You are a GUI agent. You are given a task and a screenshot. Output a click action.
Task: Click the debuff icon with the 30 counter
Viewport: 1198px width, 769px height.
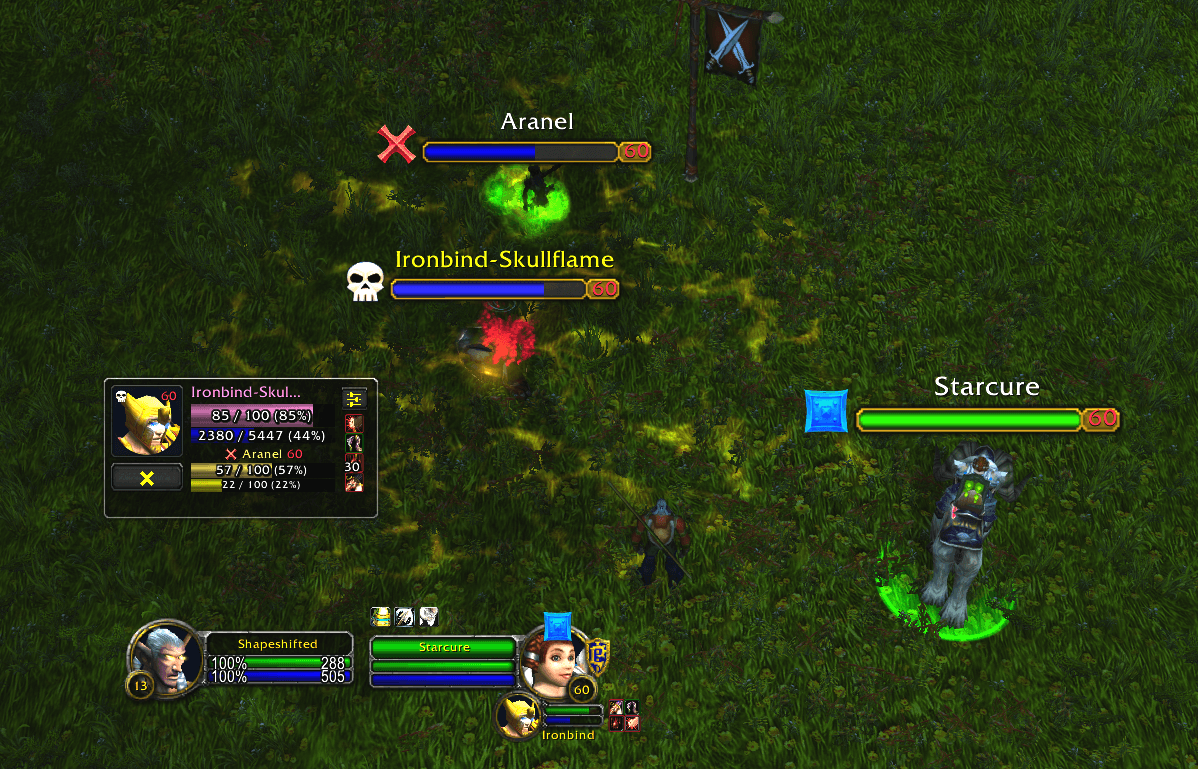[x=353, y=464]
